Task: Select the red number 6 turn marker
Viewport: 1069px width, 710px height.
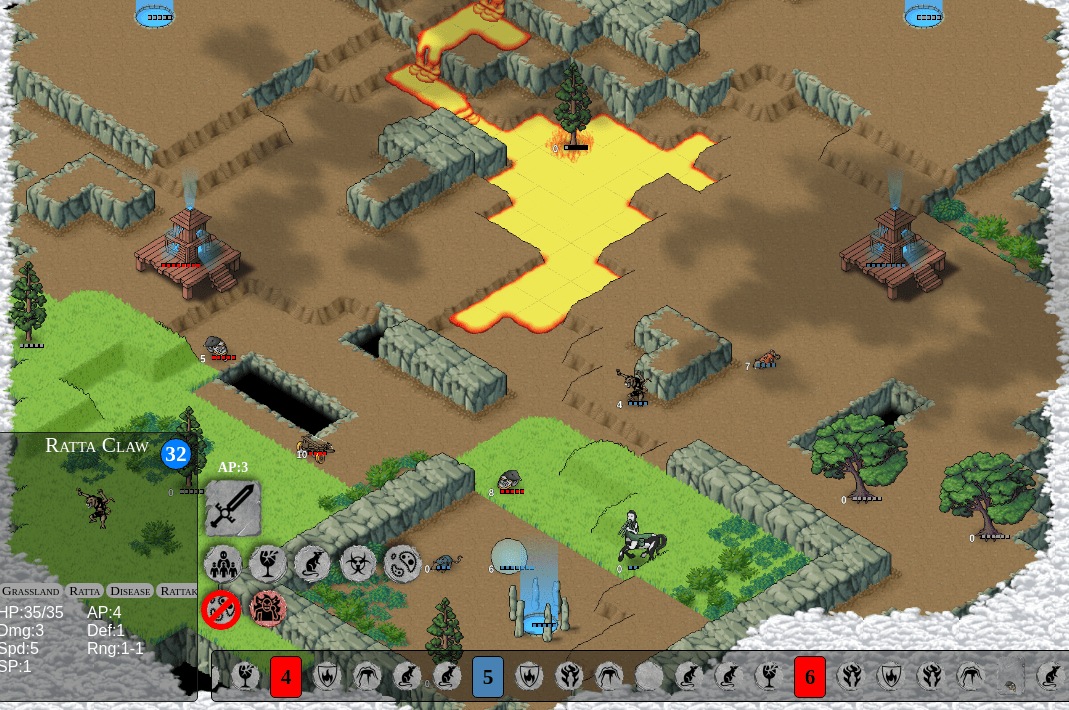Action: click(x=810, y=677)
